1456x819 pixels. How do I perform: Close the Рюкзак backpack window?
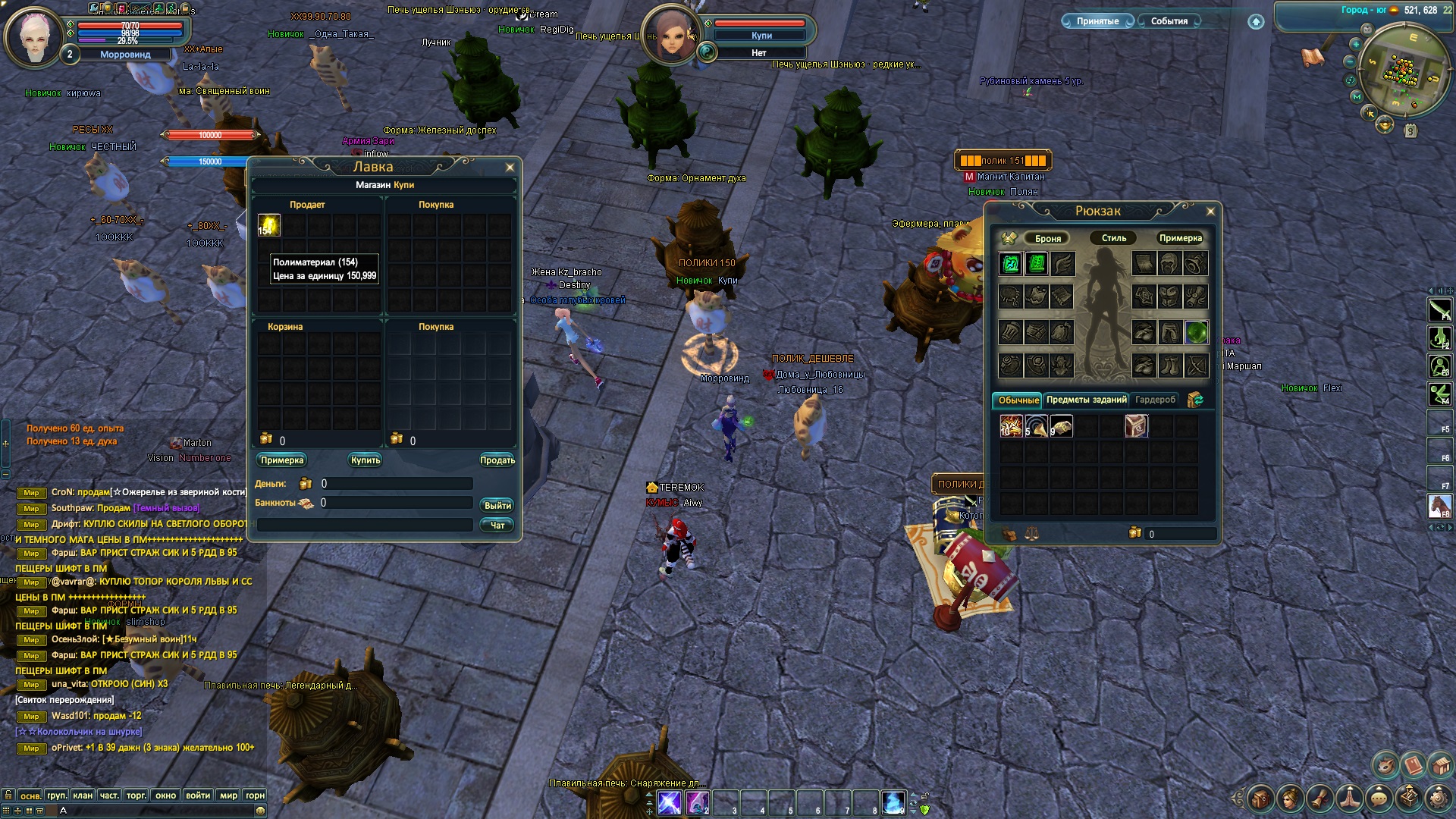tap(1210, 212)
